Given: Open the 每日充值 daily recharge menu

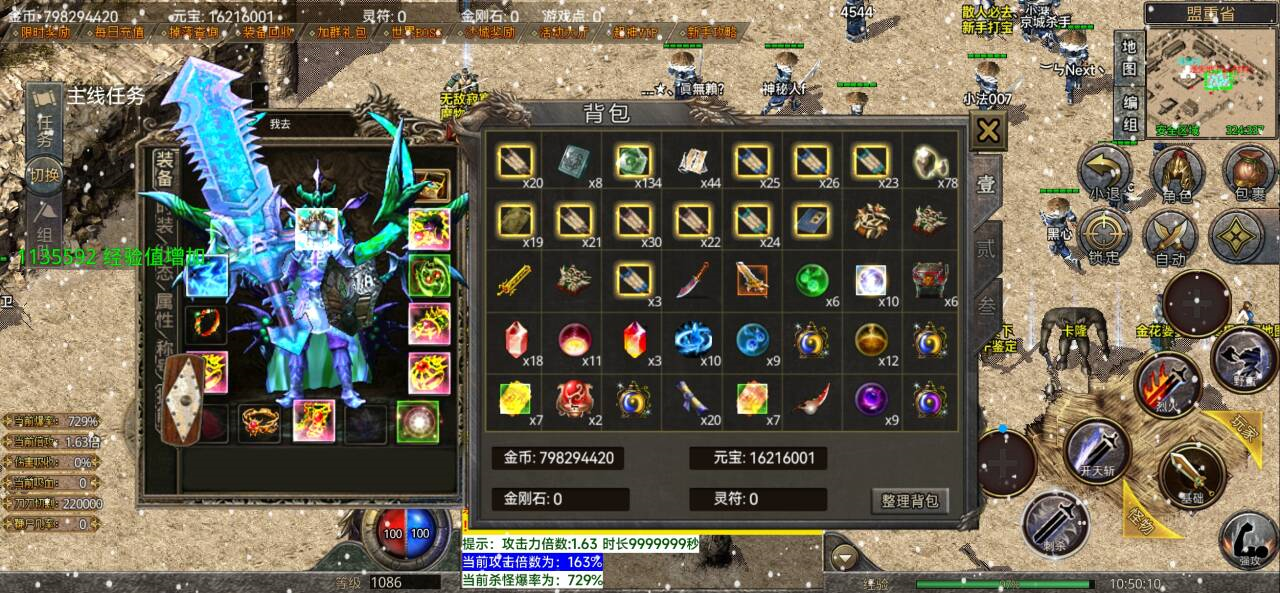Looking at the screenshot, I should point(119,32).
